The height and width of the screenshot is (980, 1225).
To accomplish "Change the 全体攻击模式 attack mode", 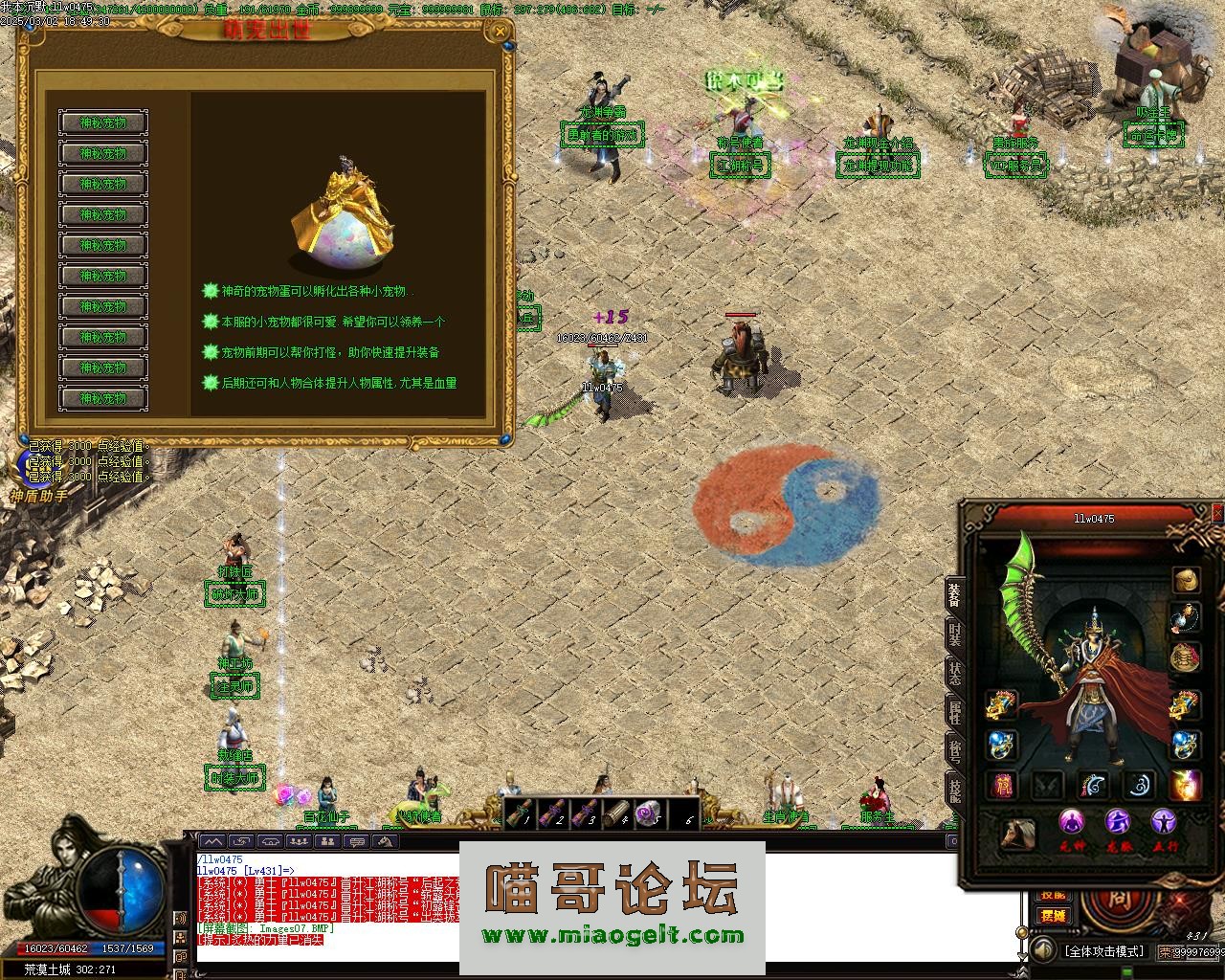I will pos(1103,951).
